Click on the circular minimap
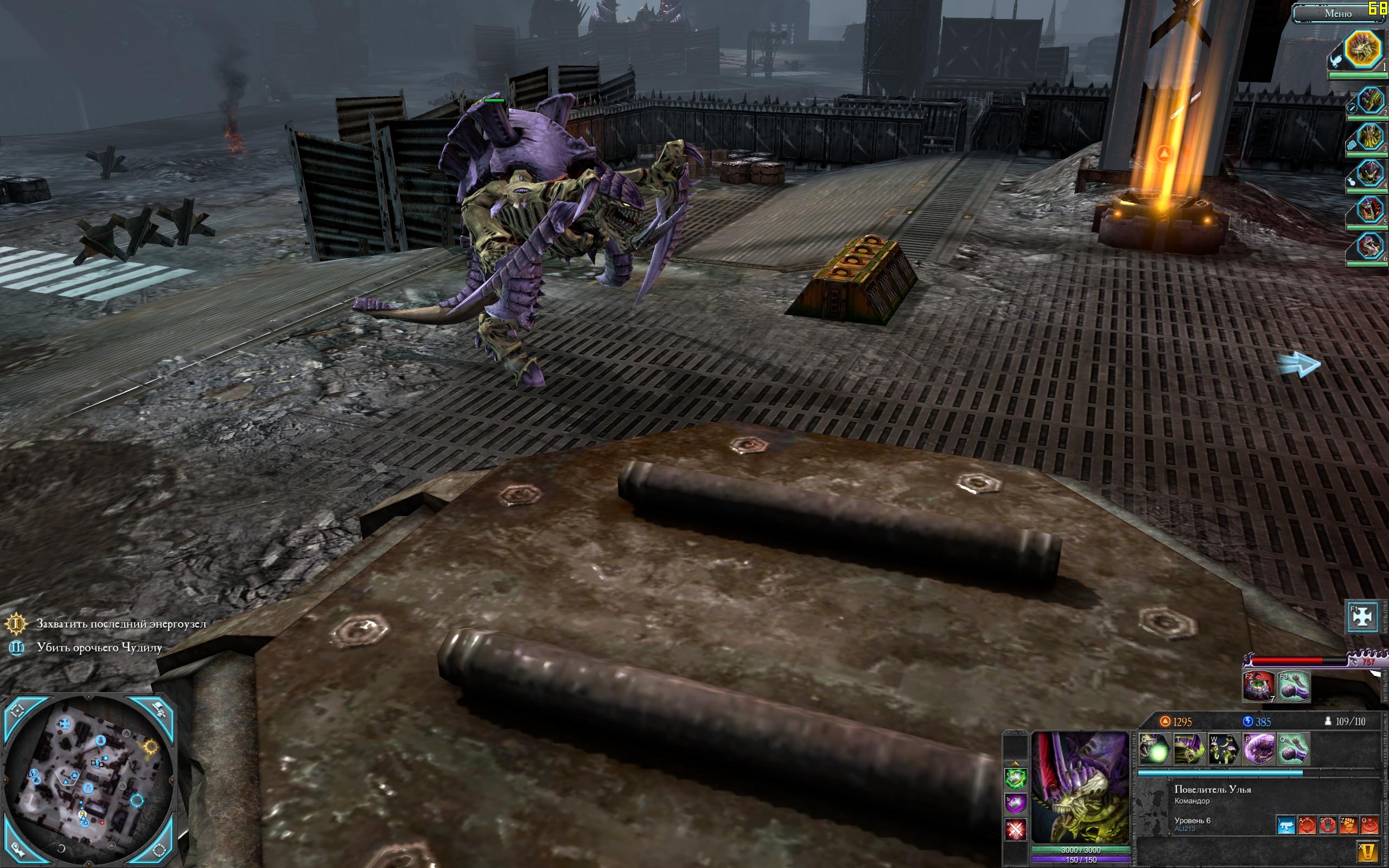Viewport: 1389px width, 868px height. [x=88, y=782]
